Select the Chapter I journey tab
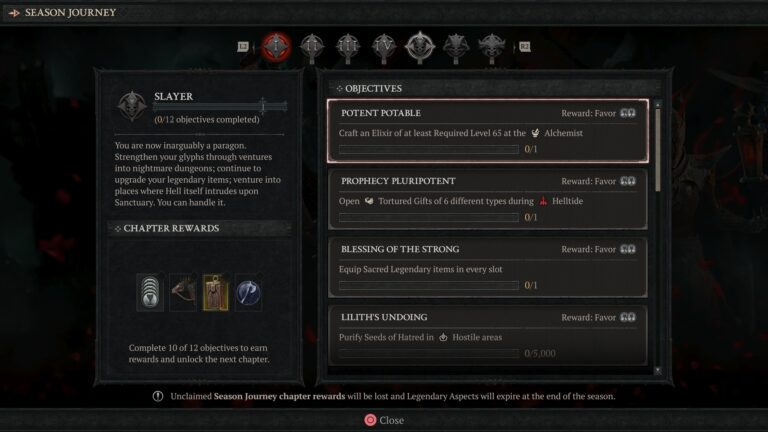The image size is (768, 432). pyautogui.click(x=277, y=45)
